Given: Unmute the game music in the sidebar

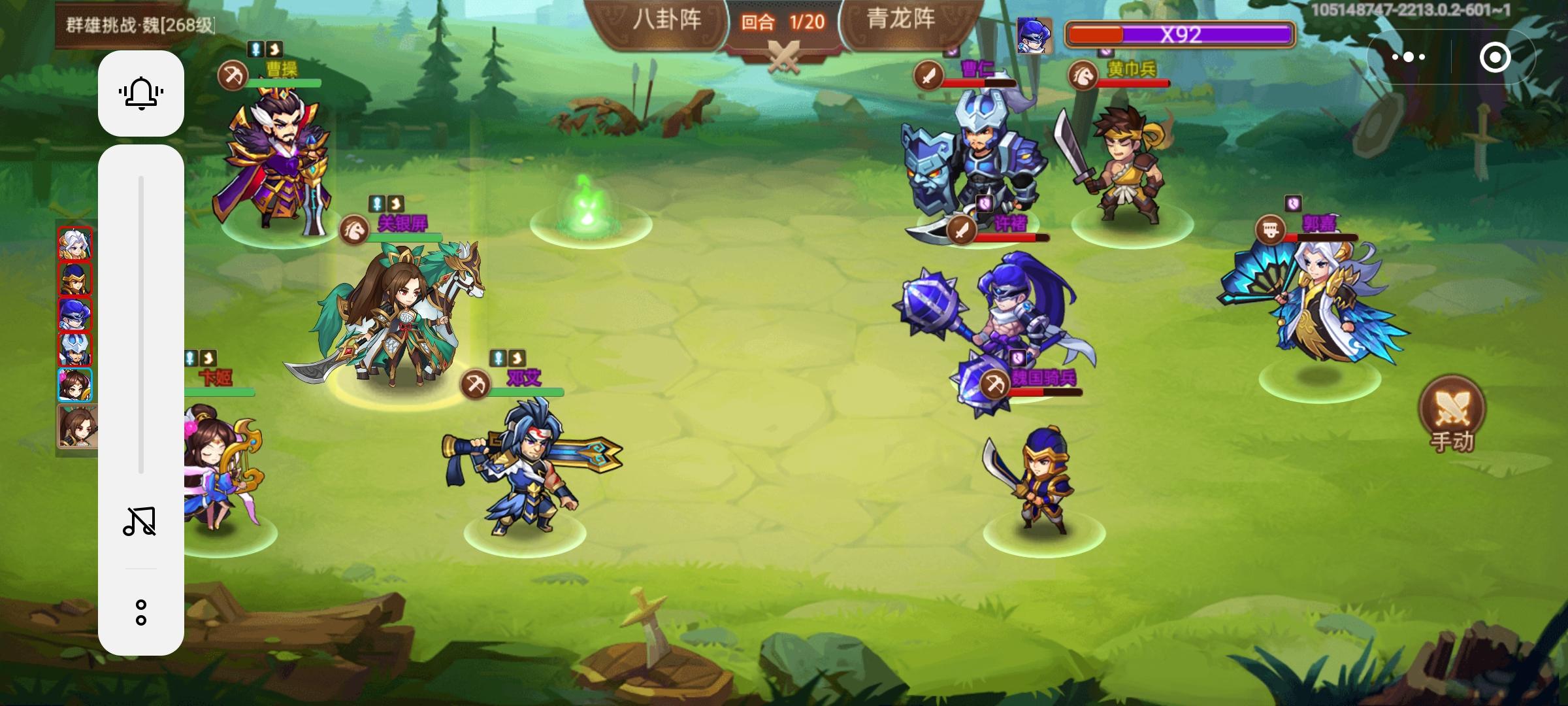Looking at the screenshot, I should click(x=141, y=521).
